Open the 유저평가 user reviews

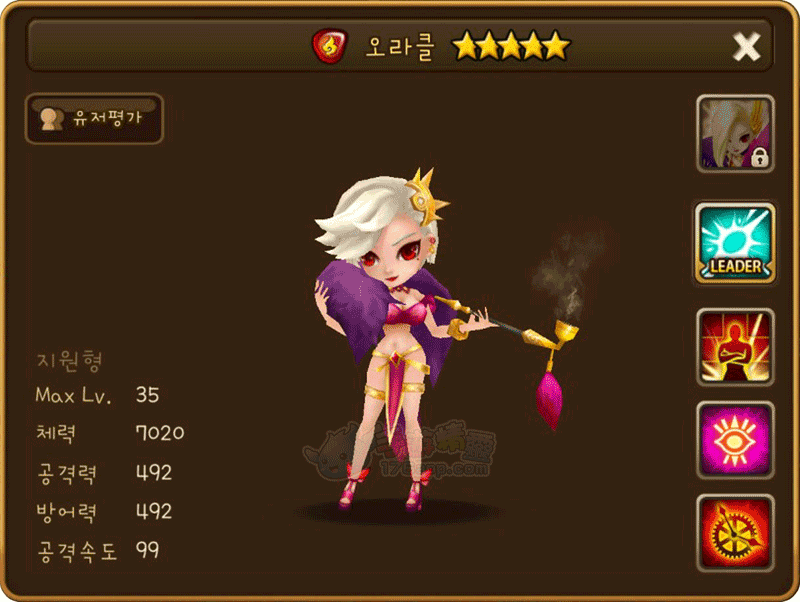point(93,119)
